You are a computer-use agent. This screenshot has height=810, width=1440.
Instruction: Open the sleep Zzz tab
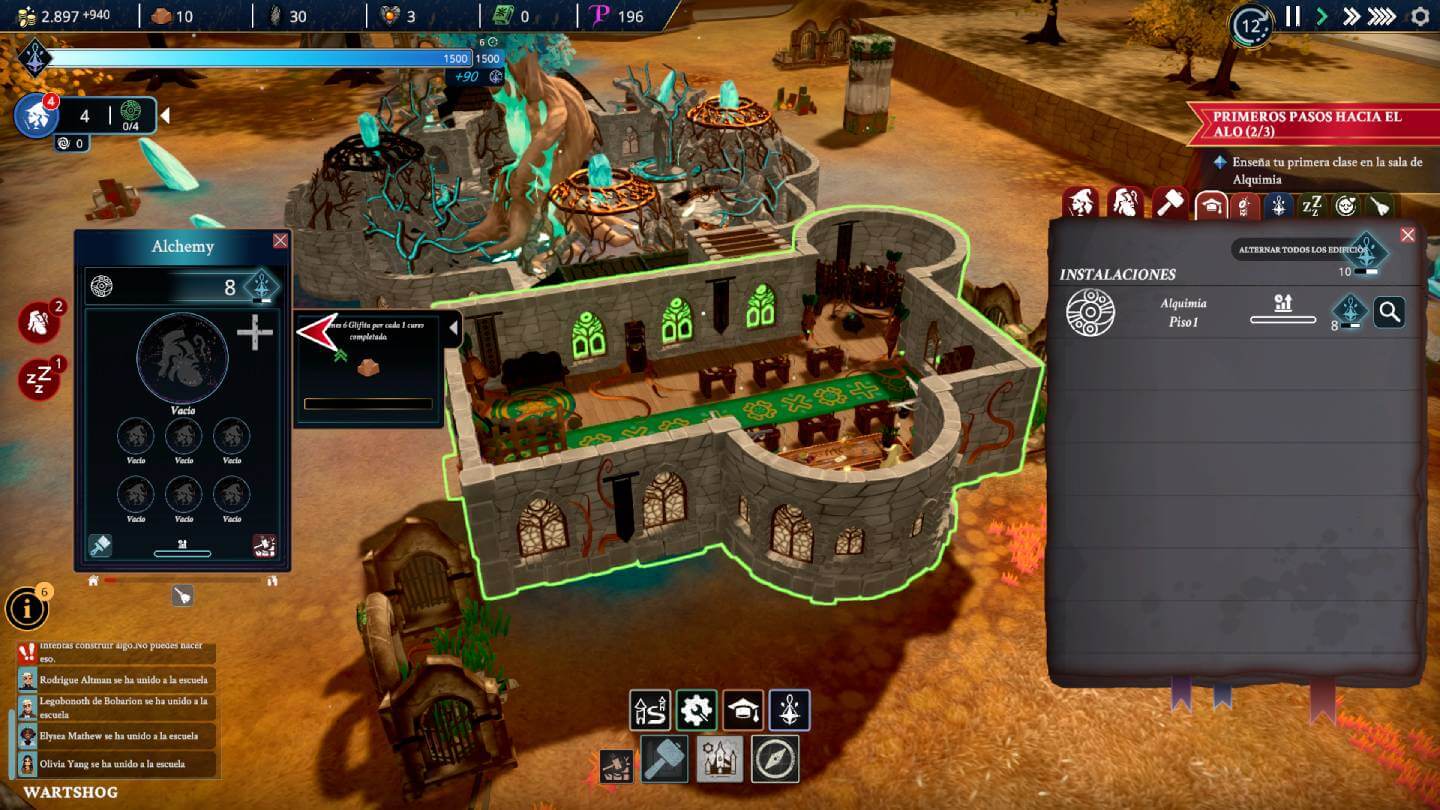1311,206
